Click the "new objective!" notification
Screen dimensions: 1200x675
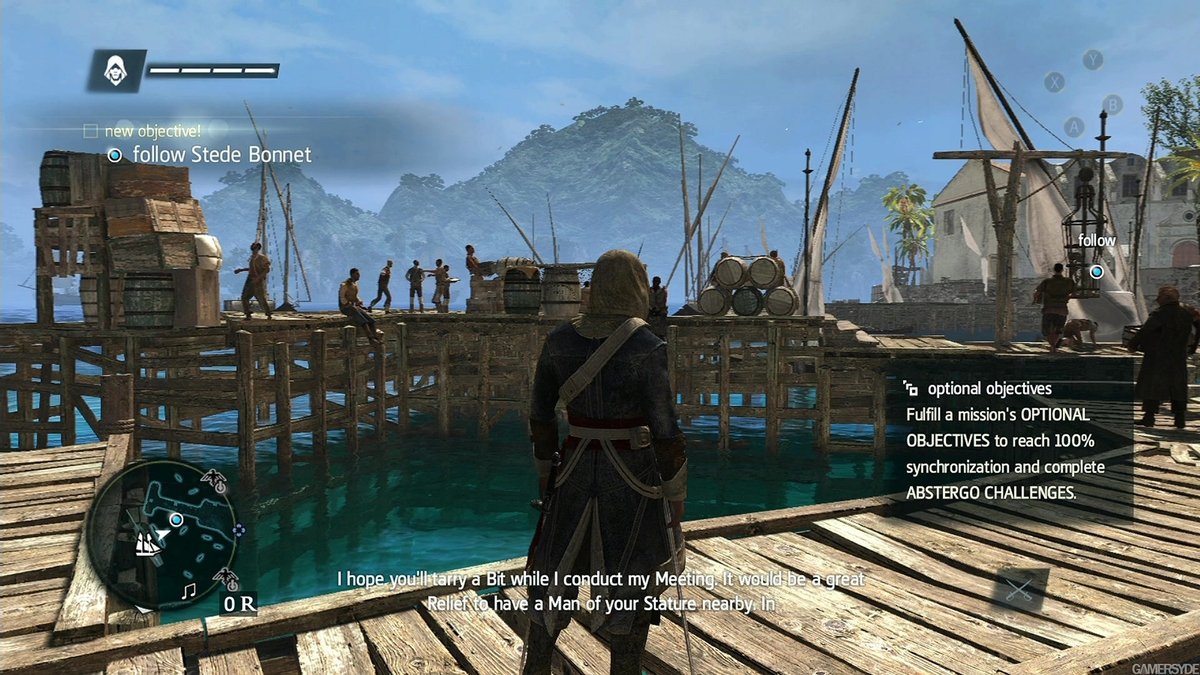click(152, 130)
